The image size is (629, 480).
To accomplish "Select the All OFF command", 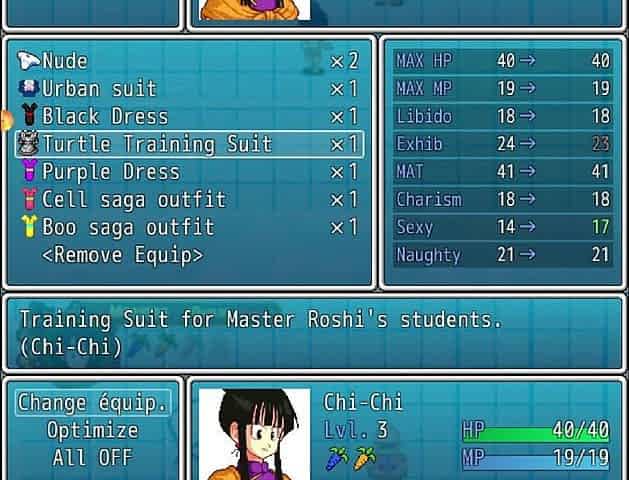I will click(x=93, y=459).
